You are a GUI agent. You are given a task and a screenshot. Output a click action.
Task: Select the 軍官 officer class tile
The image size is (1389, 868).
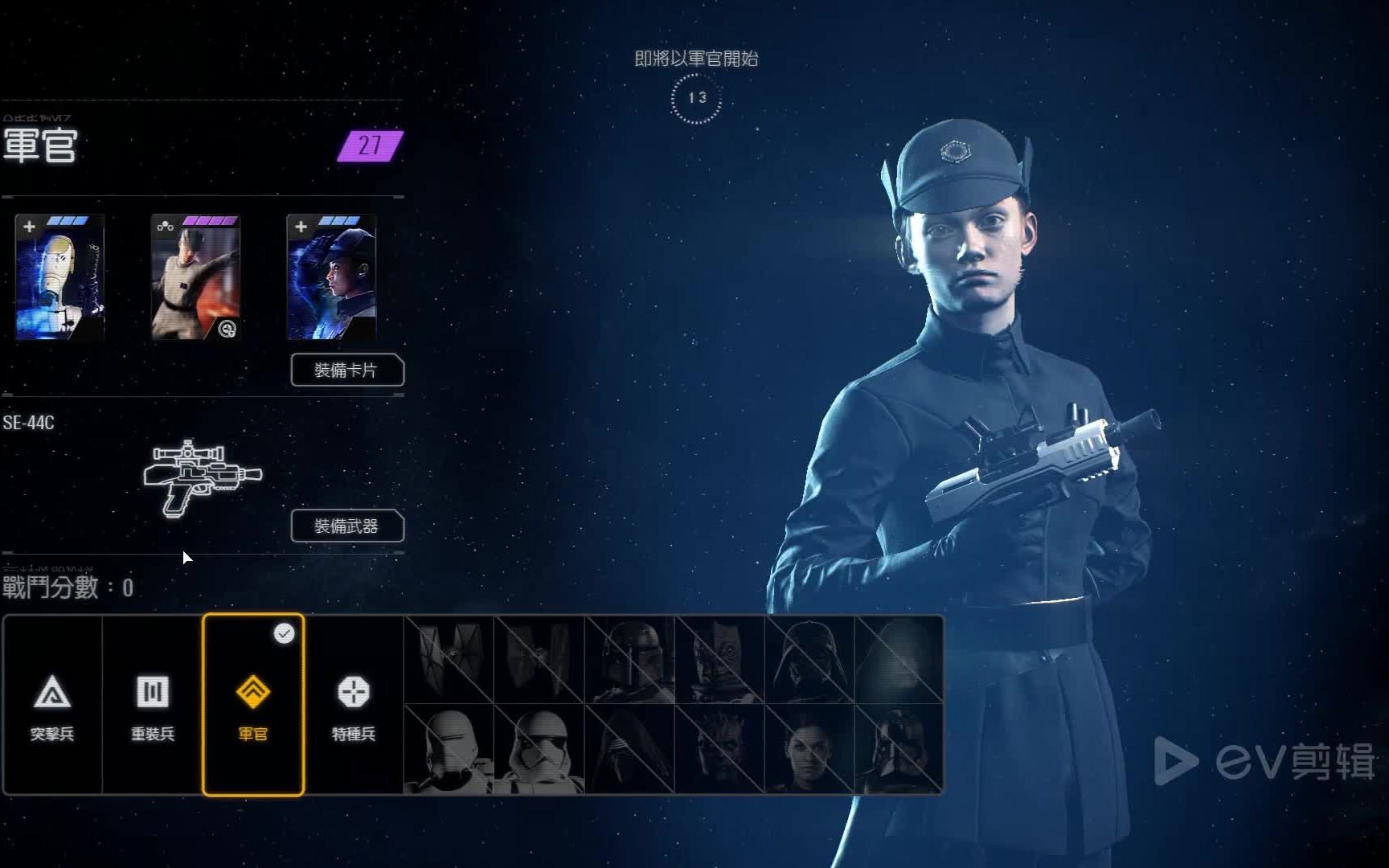click(253, 705)
